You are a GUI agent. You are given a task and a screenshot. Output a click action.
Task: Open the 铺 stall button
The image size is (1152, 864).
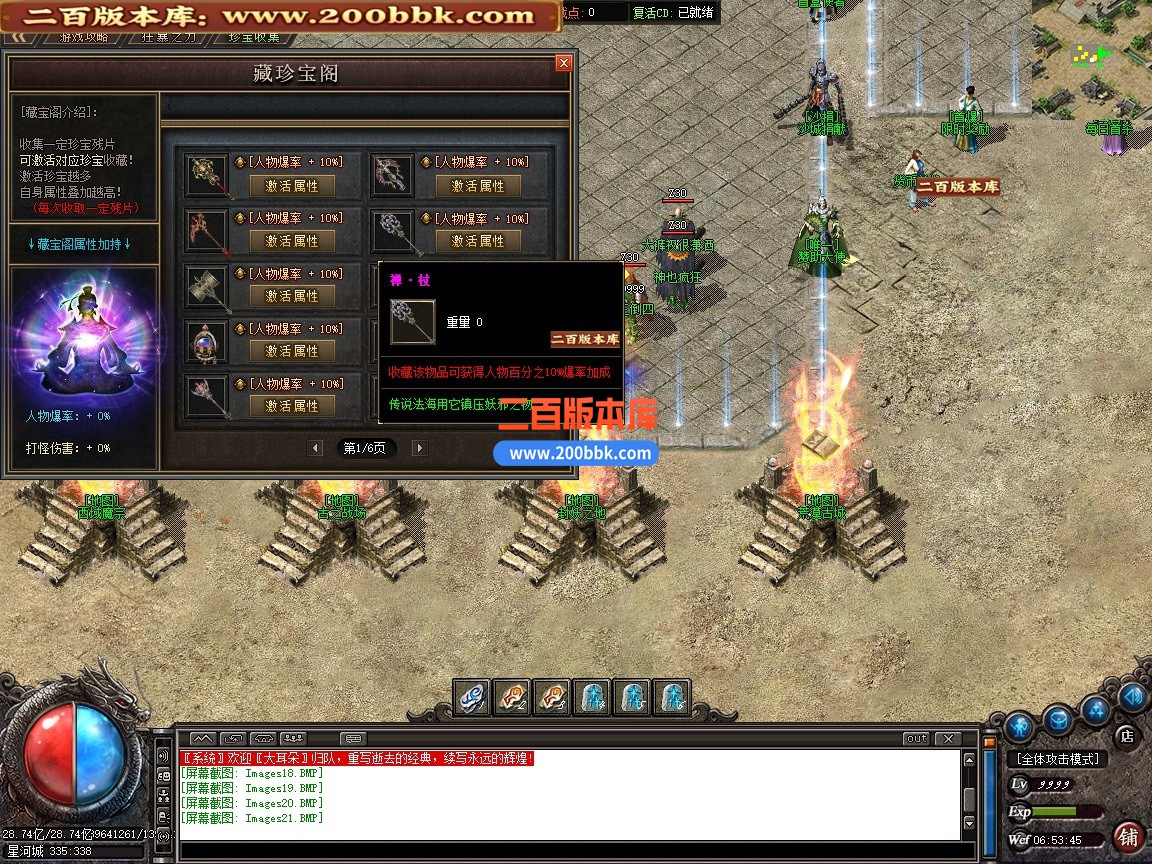pos(1128,836)
